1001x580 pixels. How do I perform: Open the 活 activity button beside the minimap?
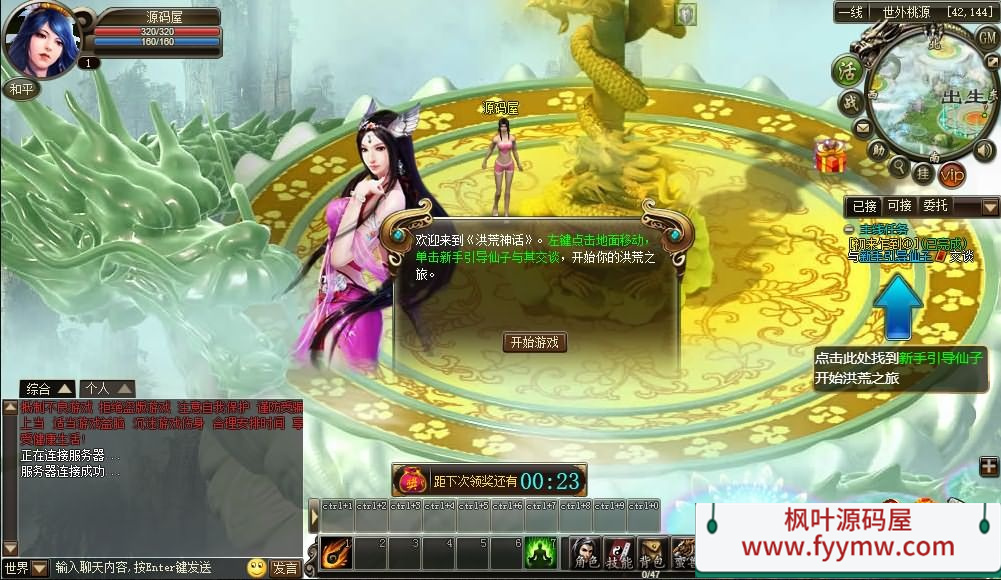pos(848,70)
